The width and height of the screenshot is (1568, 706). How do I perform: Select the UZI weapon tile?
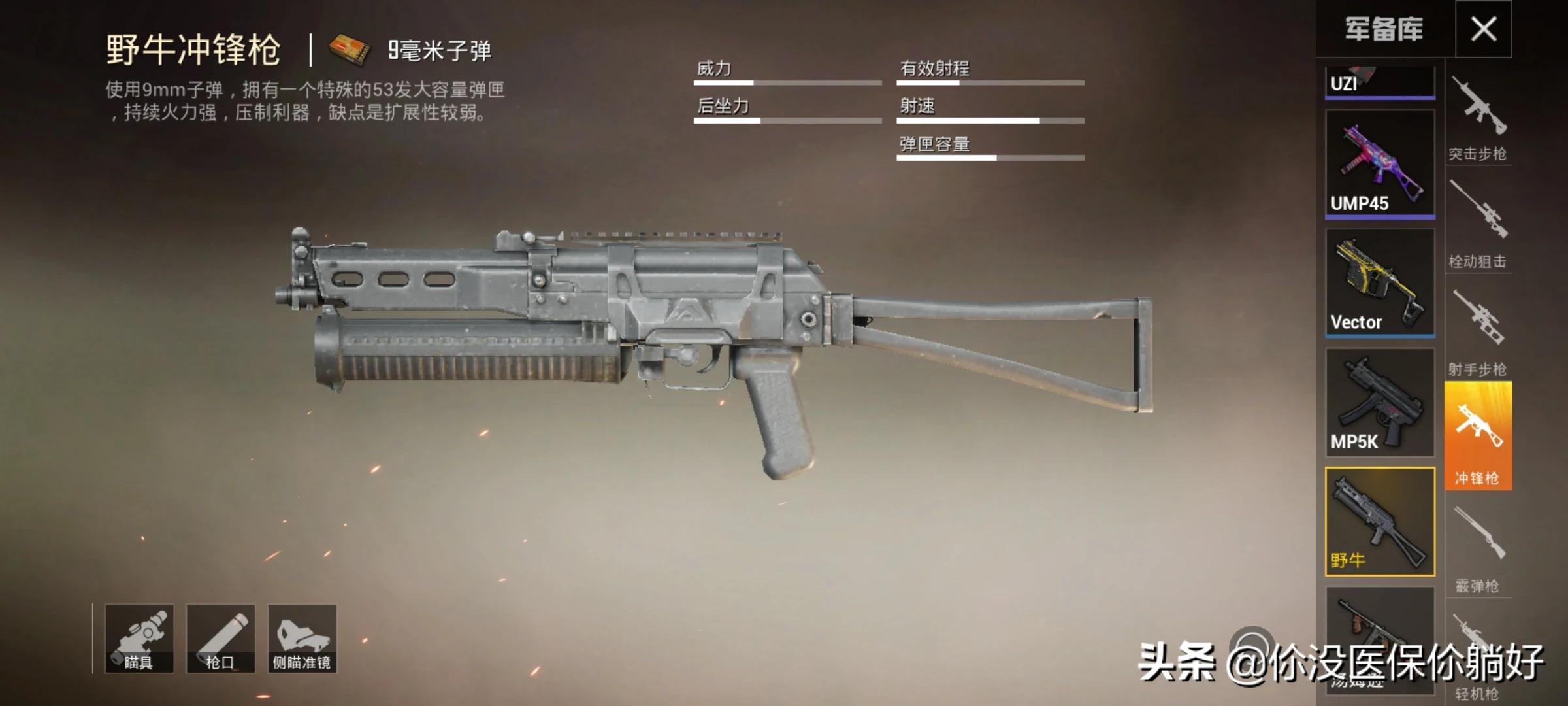[1379, 82]
